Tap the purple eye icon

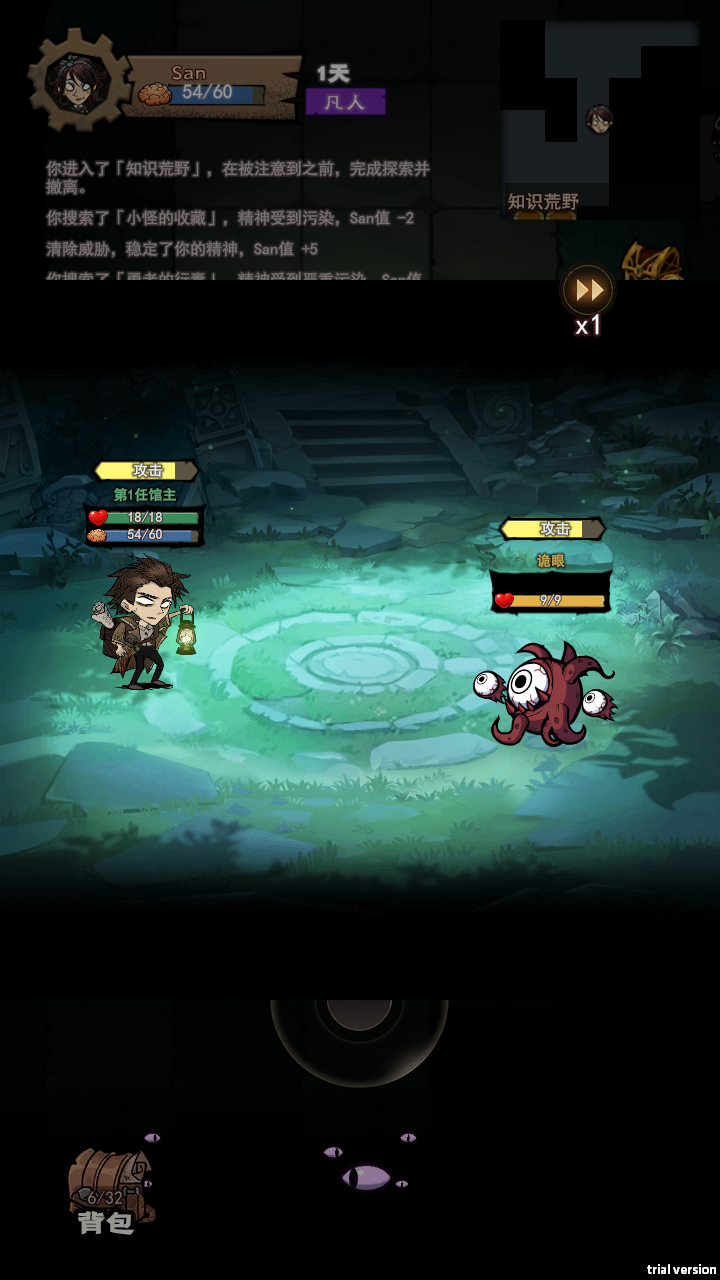coord(366,1177)
